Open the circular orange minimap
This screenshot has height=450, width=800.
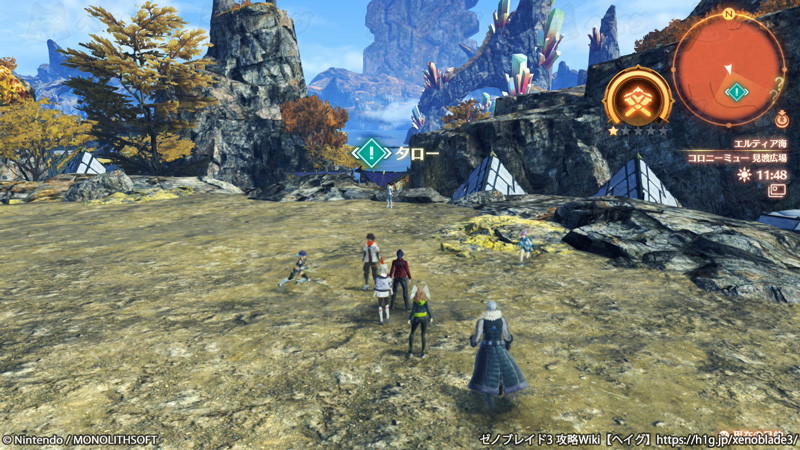728,68
